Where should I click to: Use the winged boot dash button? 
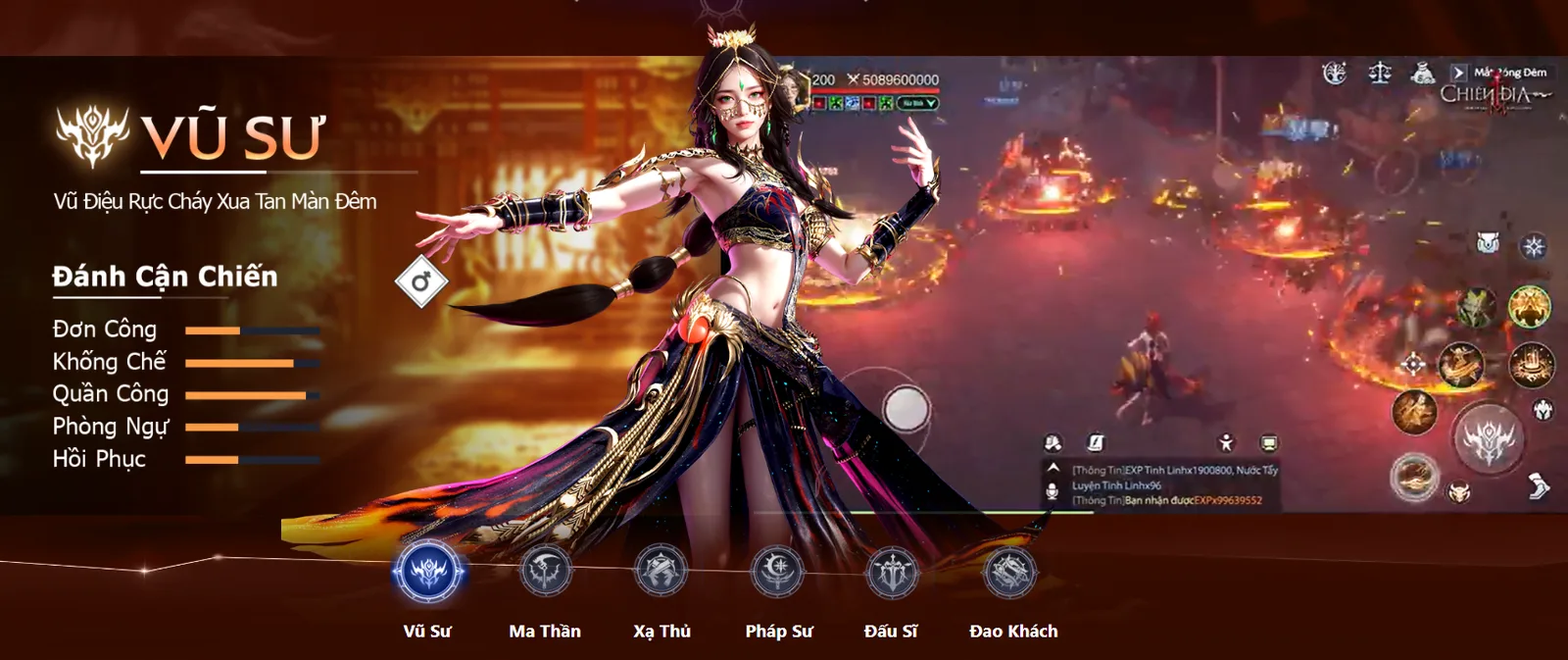coord(1539,485)
